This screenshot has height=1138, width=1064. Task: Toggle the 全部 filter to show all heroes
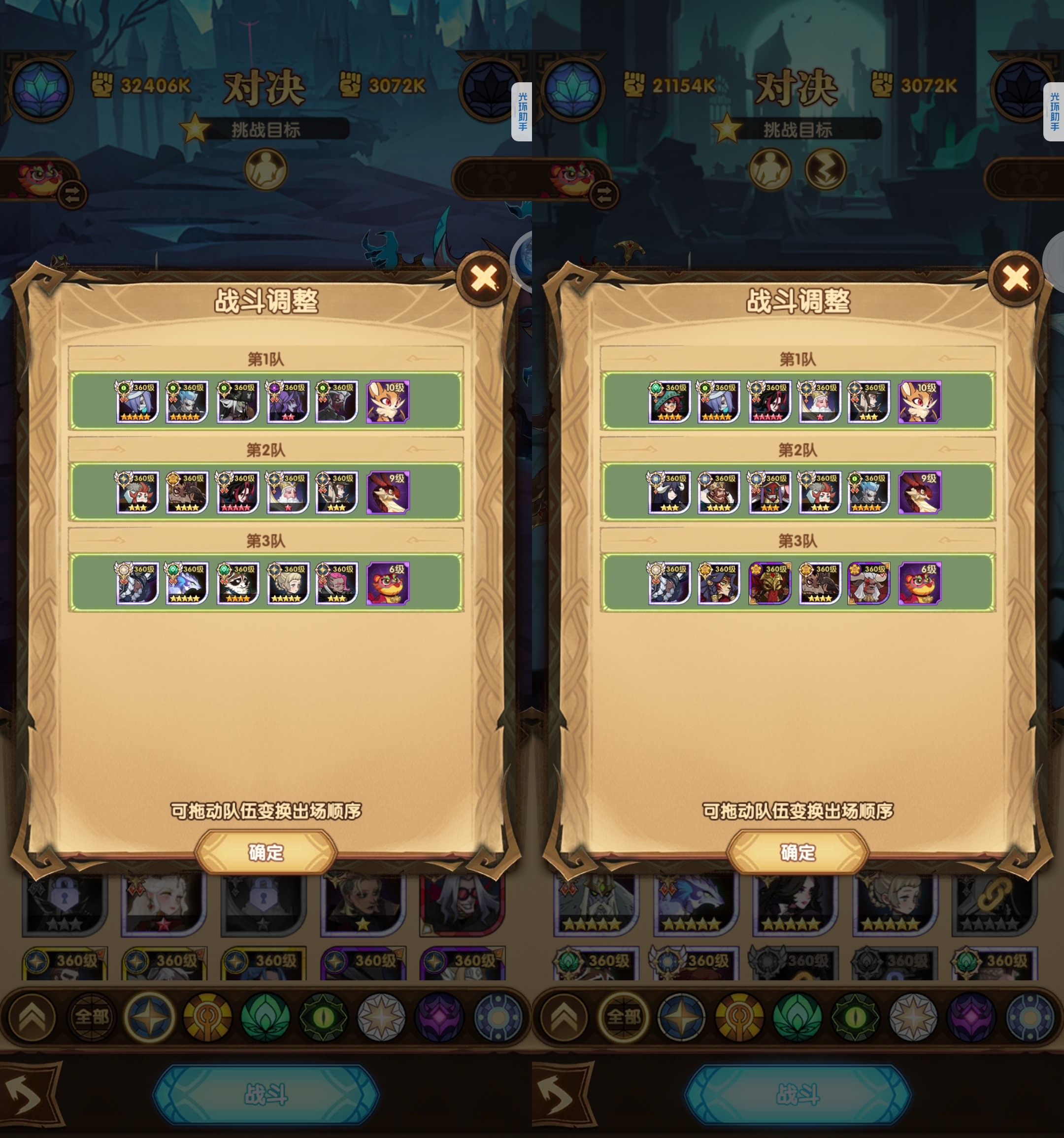(x=92, y=1018)
